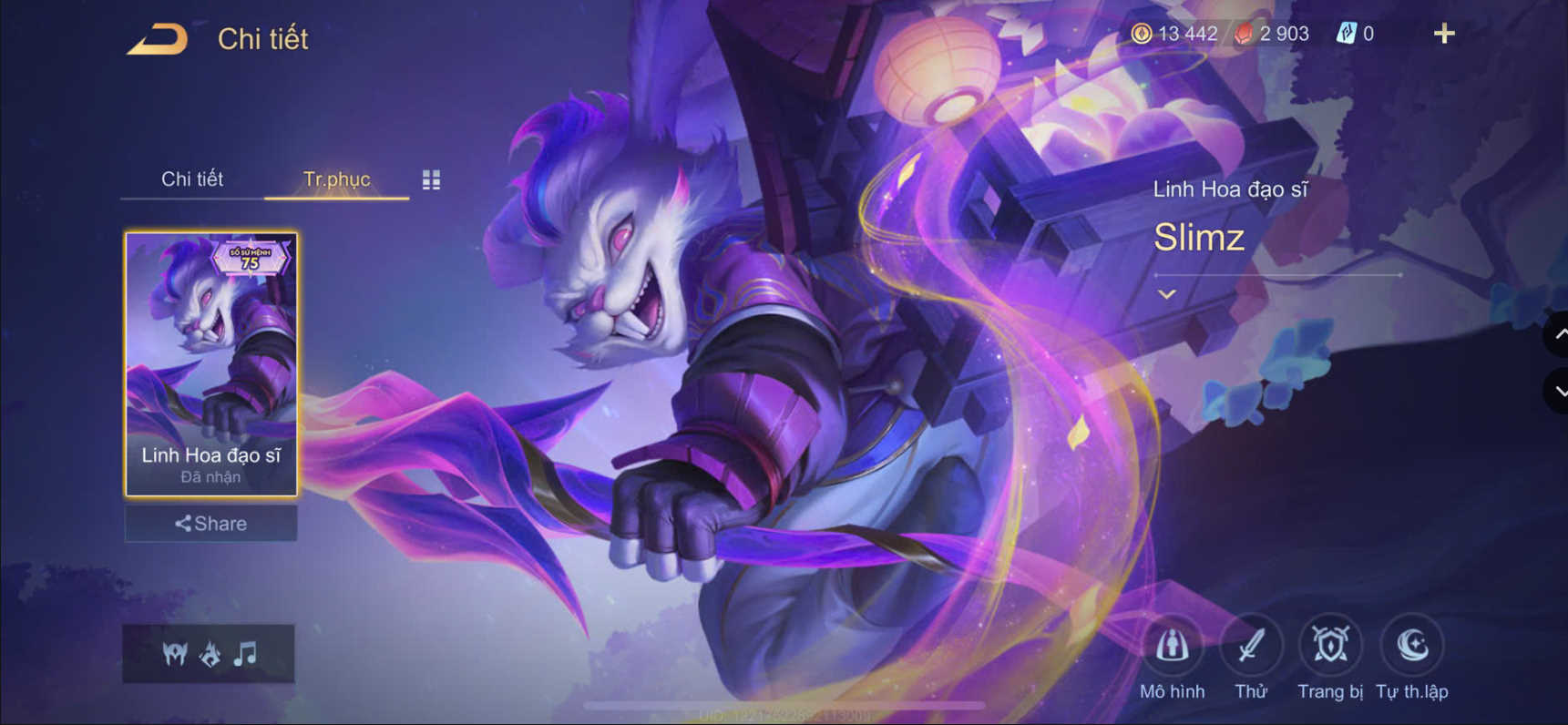This screenshot has height=725, width=1568.
Task: Click the plus button to add currency
Action: point(1444,33)
